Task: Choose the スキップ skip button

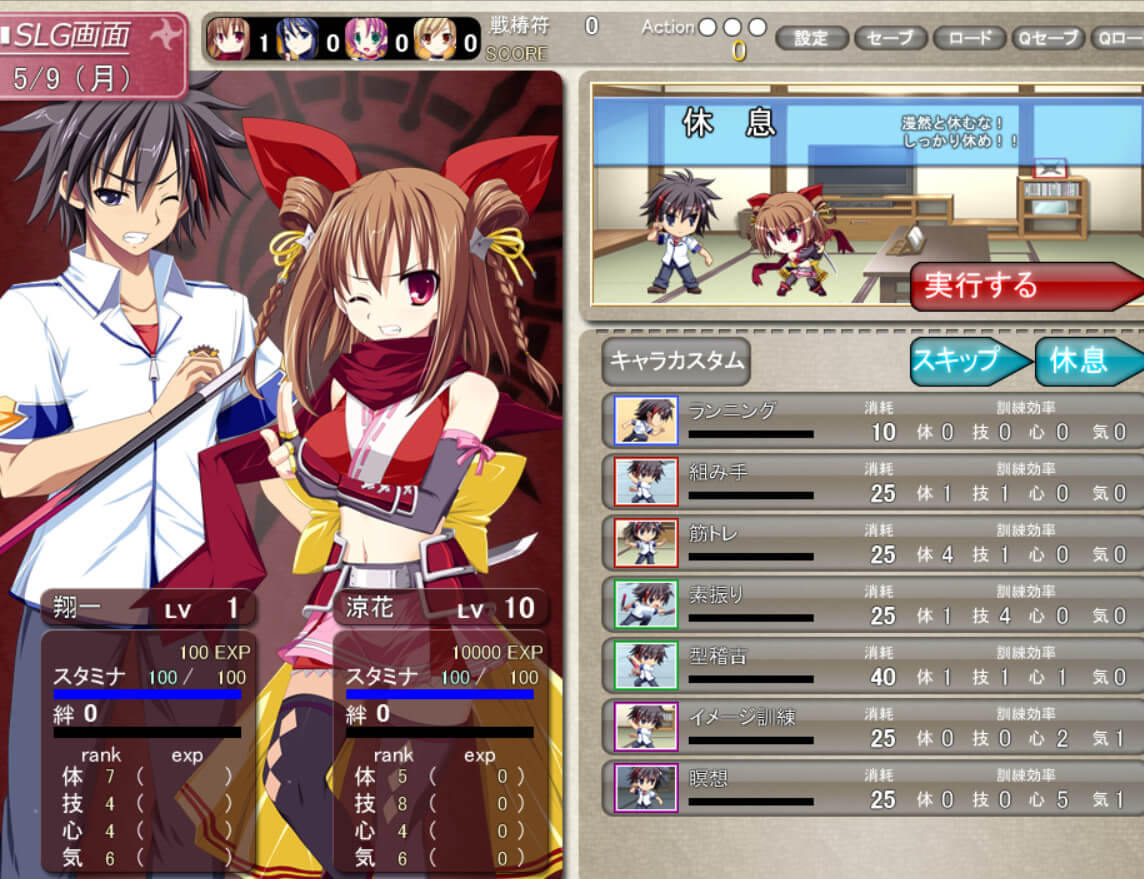Action: [968, 361]
